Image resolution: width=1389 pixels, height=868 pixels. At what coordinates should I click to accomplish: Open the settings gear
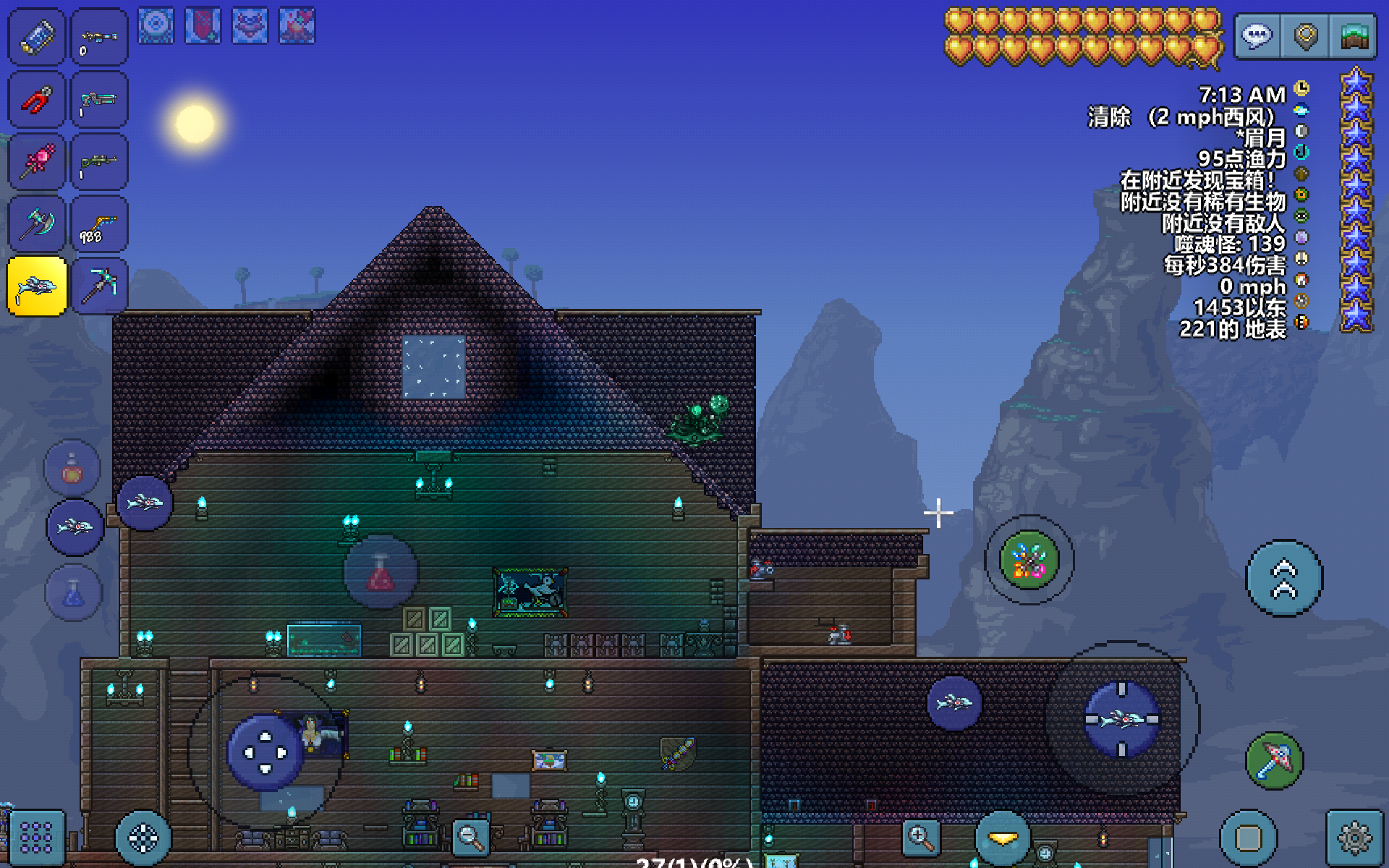1354,838
